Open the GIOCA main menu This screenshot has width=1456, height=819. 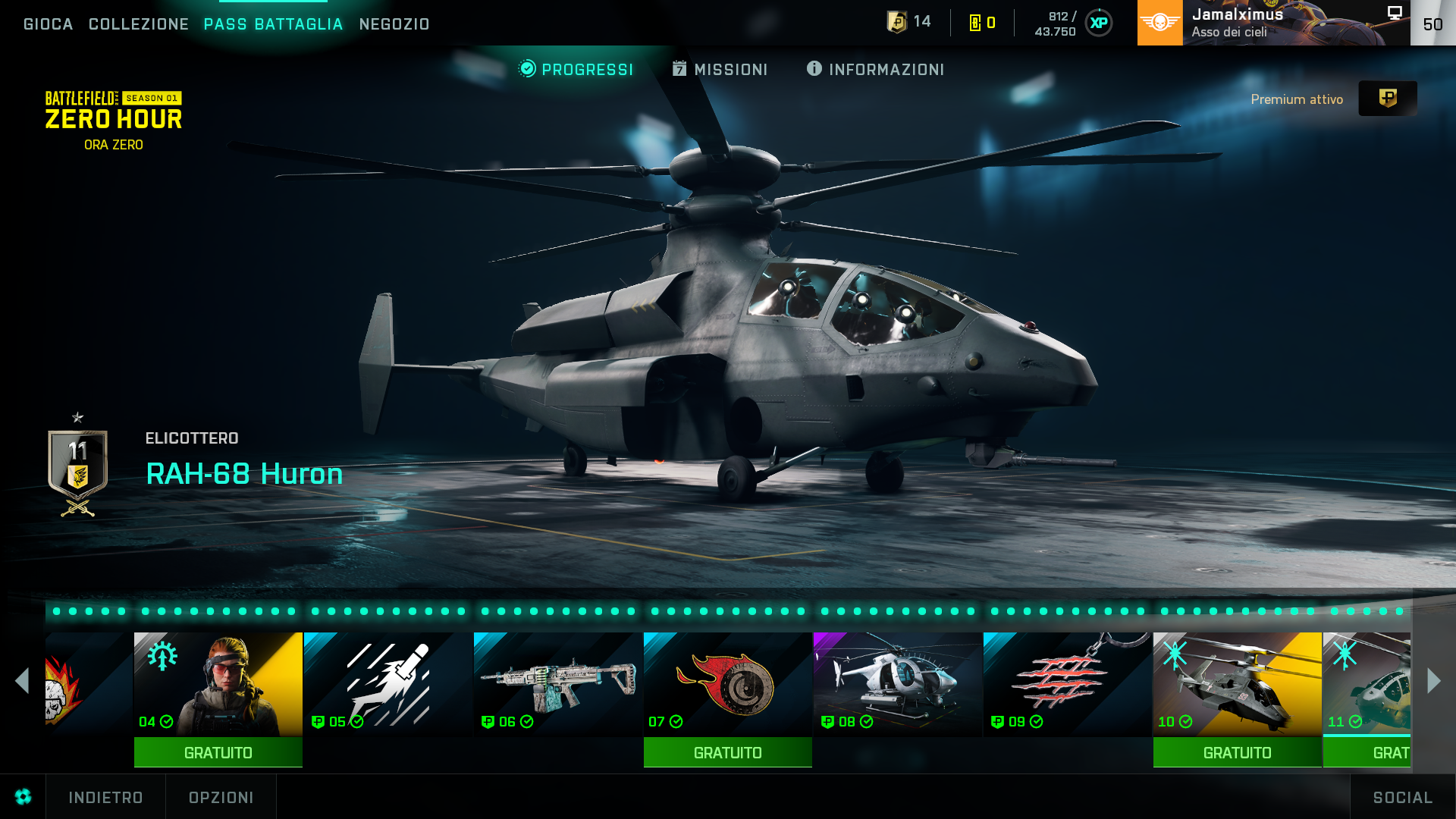[x=49, y=24]
